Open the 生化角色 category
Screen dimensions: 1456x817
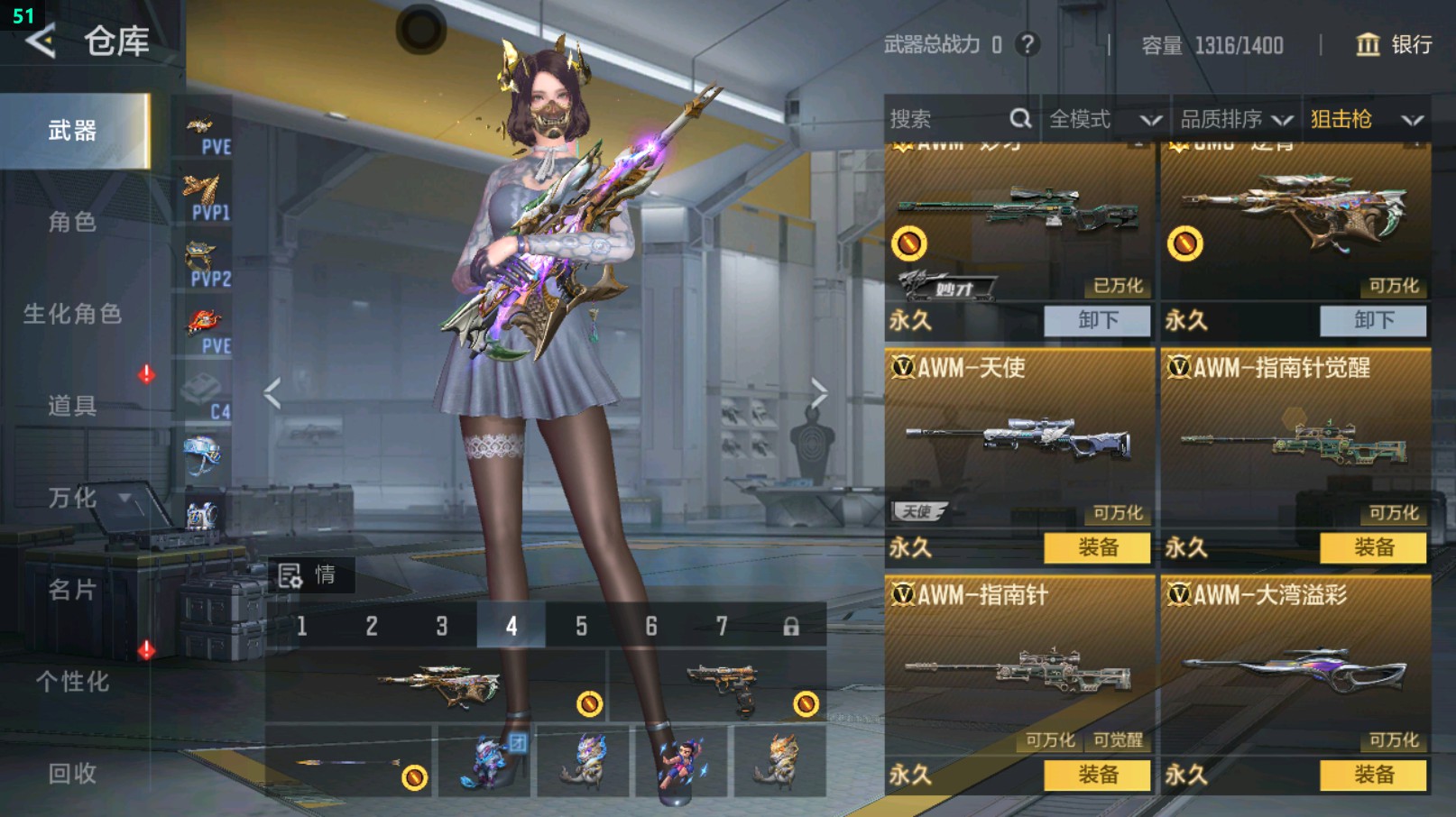click(72, 314)
